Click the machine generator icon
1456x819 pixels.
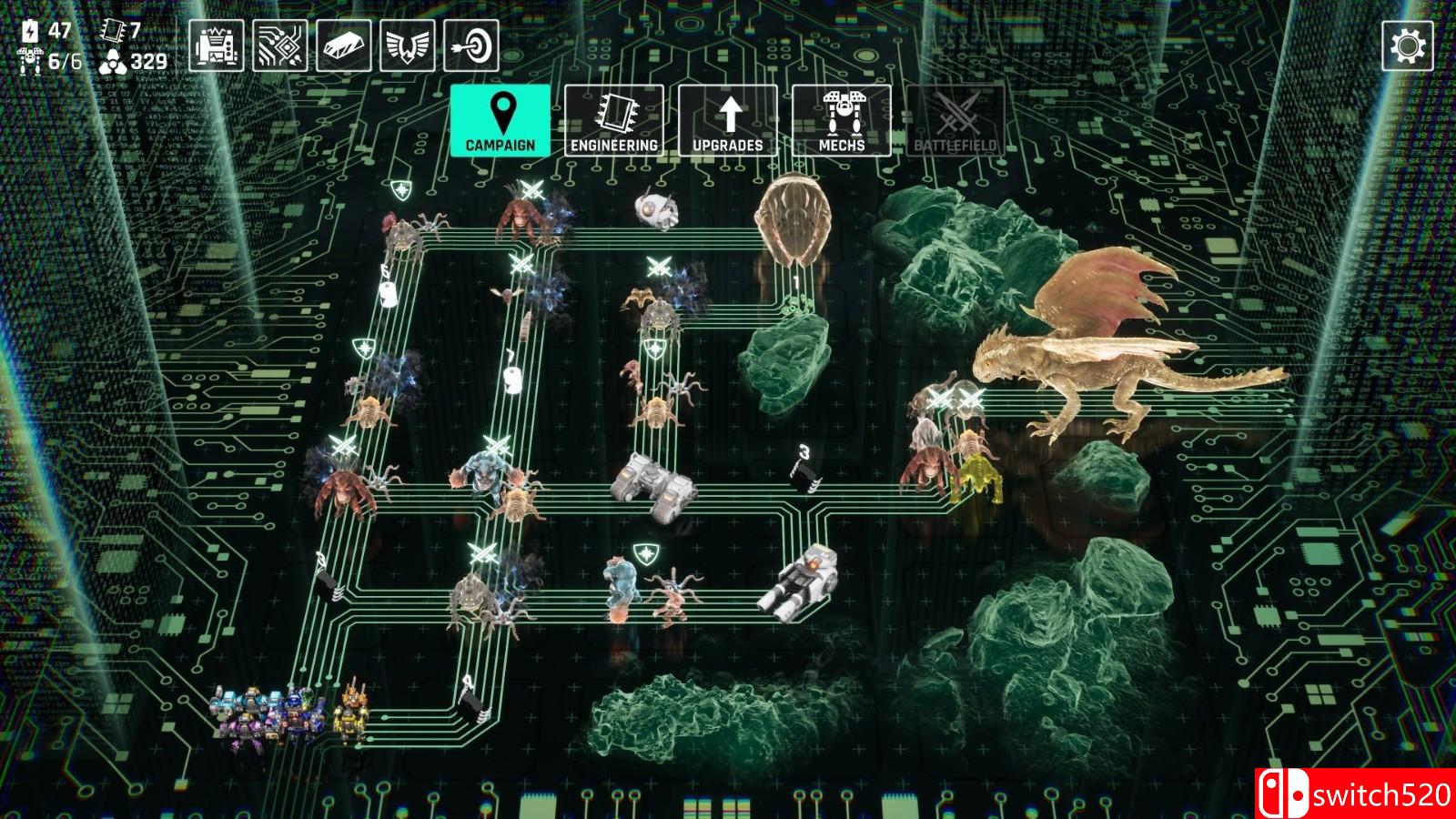217,45
